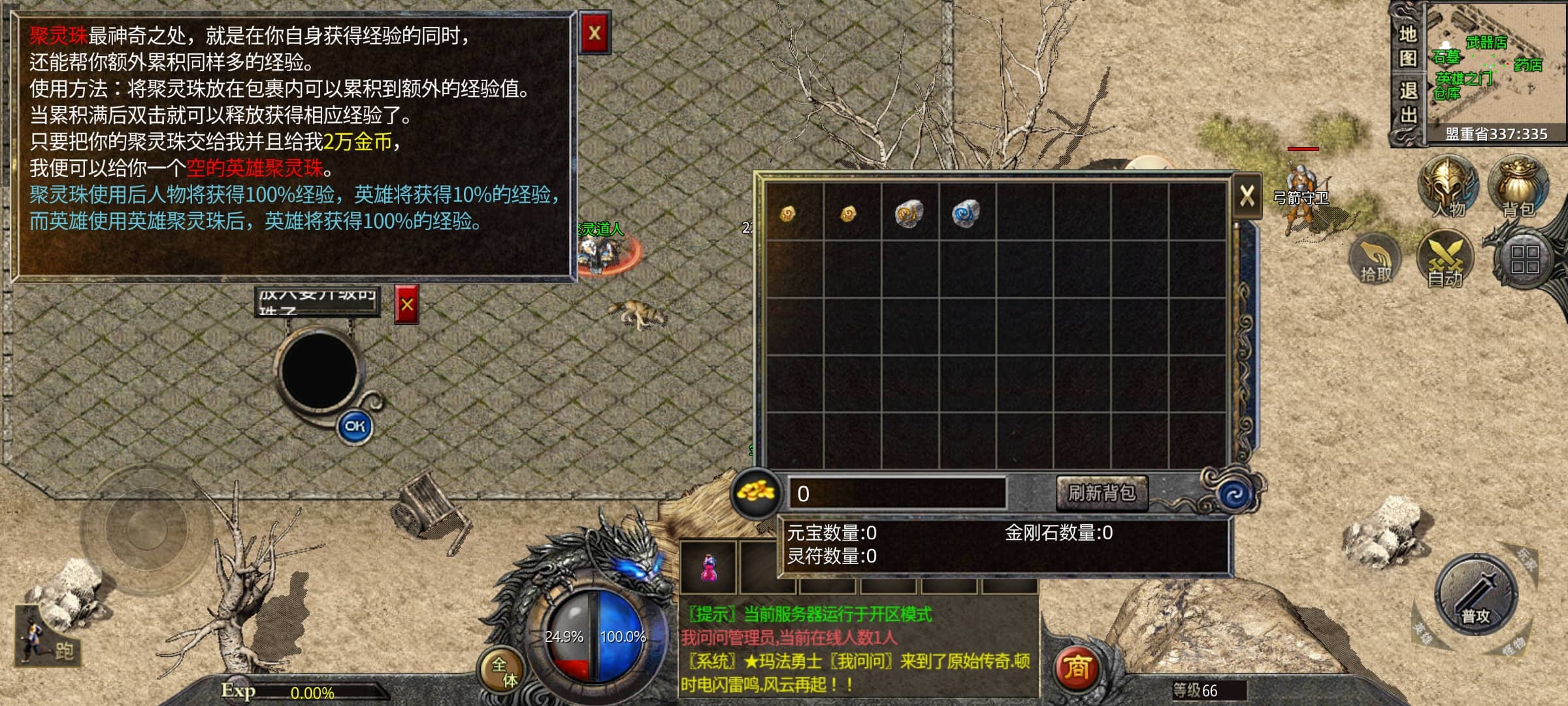1568x706 pixels.
Task: Open the four-squares grid menu button
Action: pos(1525,260)
